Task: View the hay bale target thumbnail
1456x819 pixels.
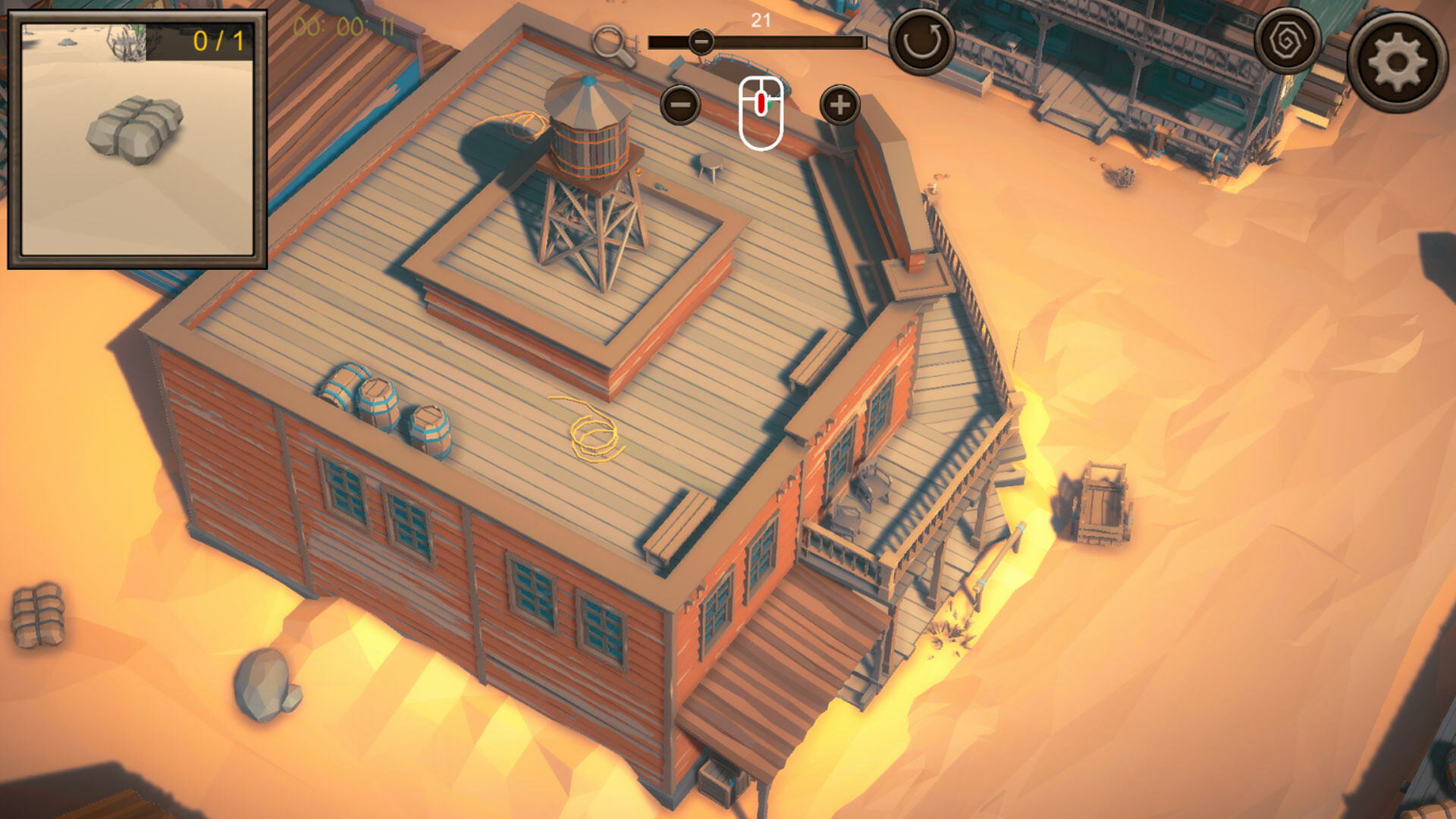Action: point(136,140)
